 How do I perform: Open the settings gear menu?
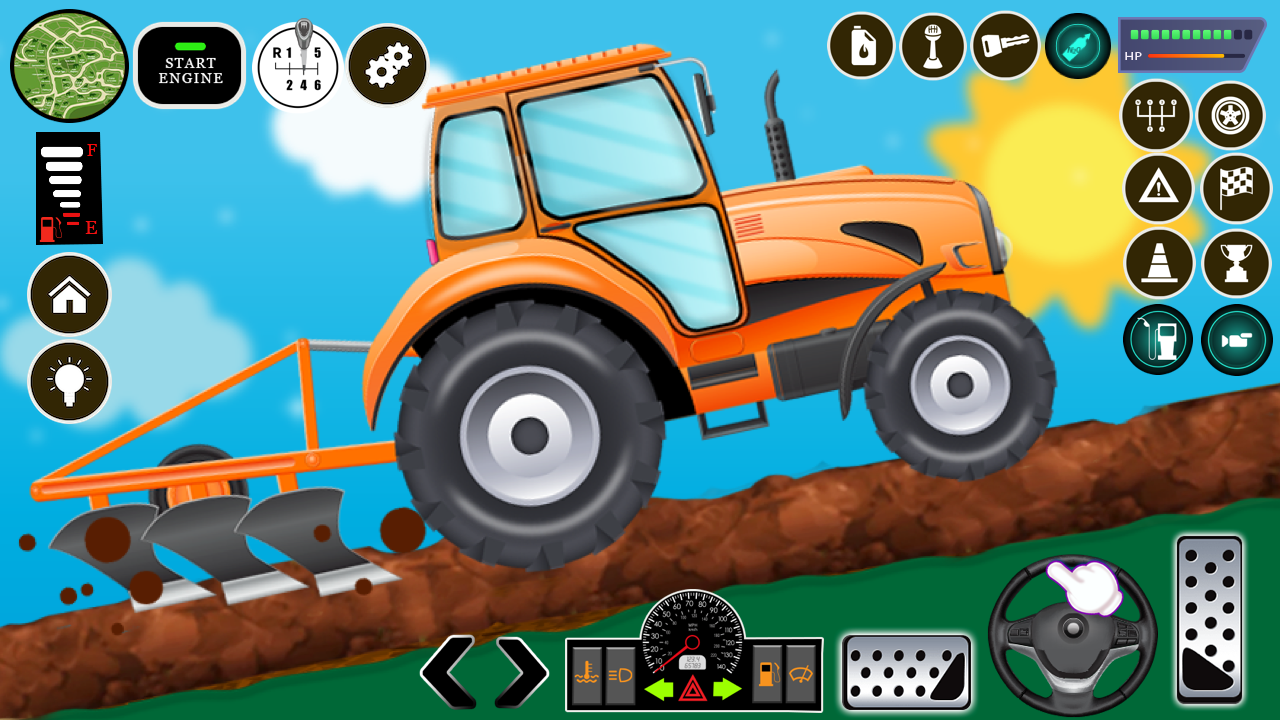[x=387, y=64]
